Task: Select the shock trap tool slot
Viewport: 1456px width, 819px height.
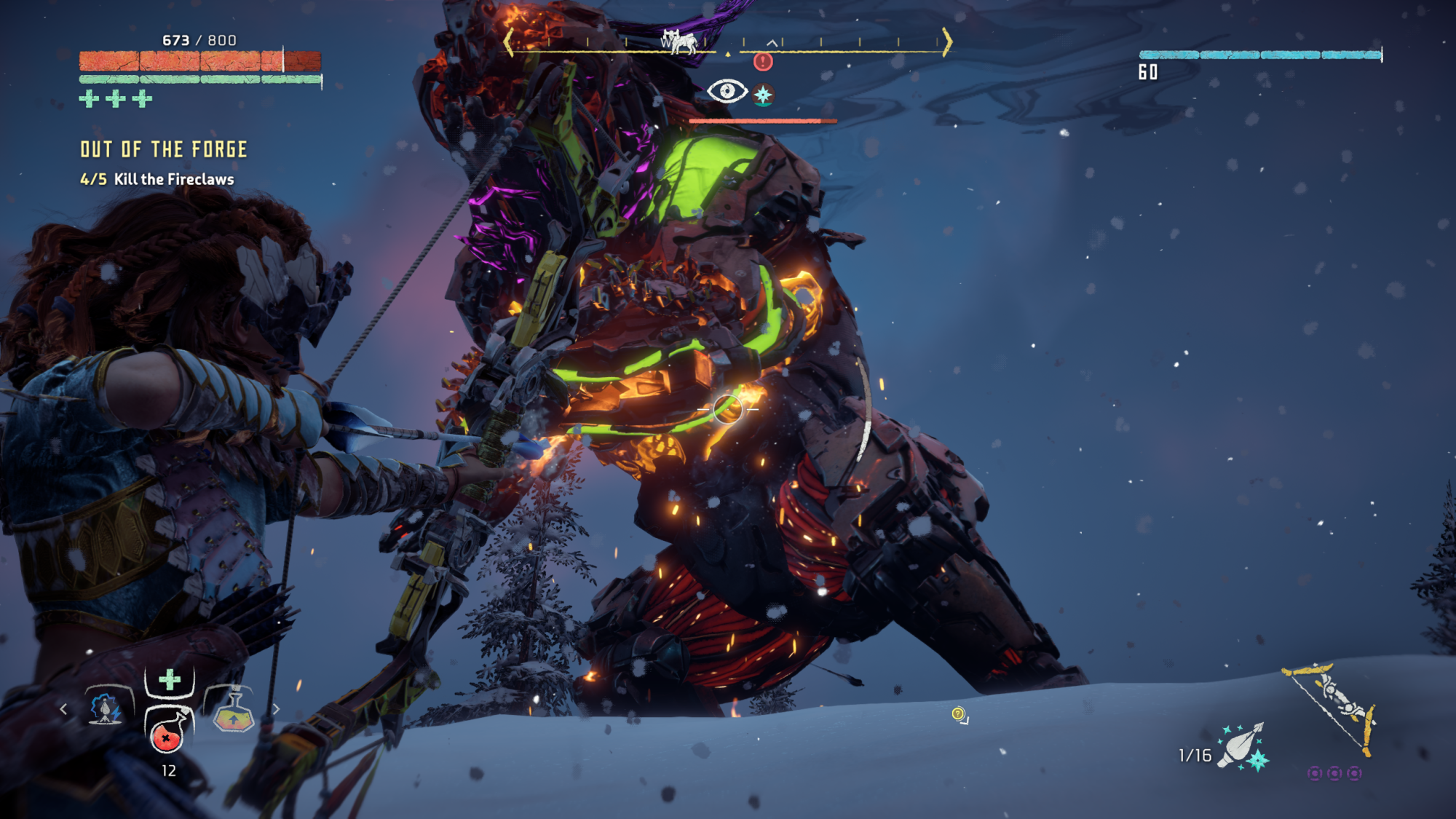Action: click(106, 708)
